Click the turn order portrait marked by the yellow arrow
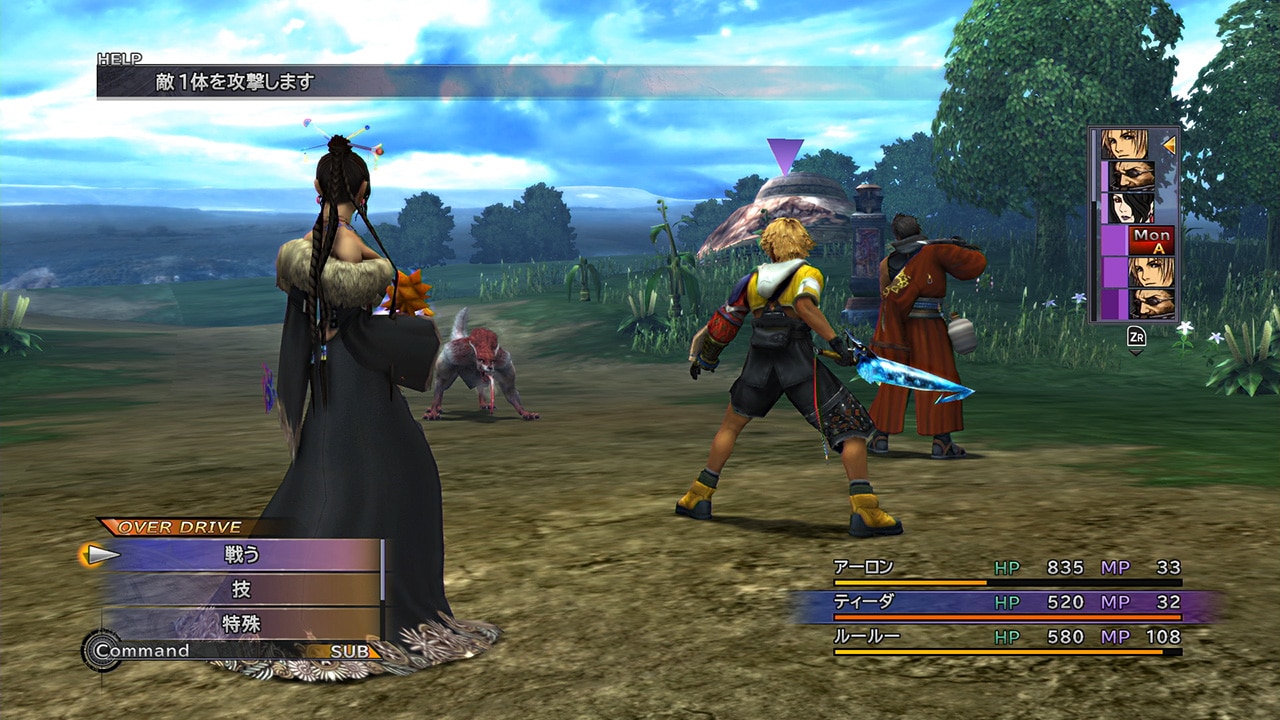Screen dimensions: 1280x720 coord(1125,144)
